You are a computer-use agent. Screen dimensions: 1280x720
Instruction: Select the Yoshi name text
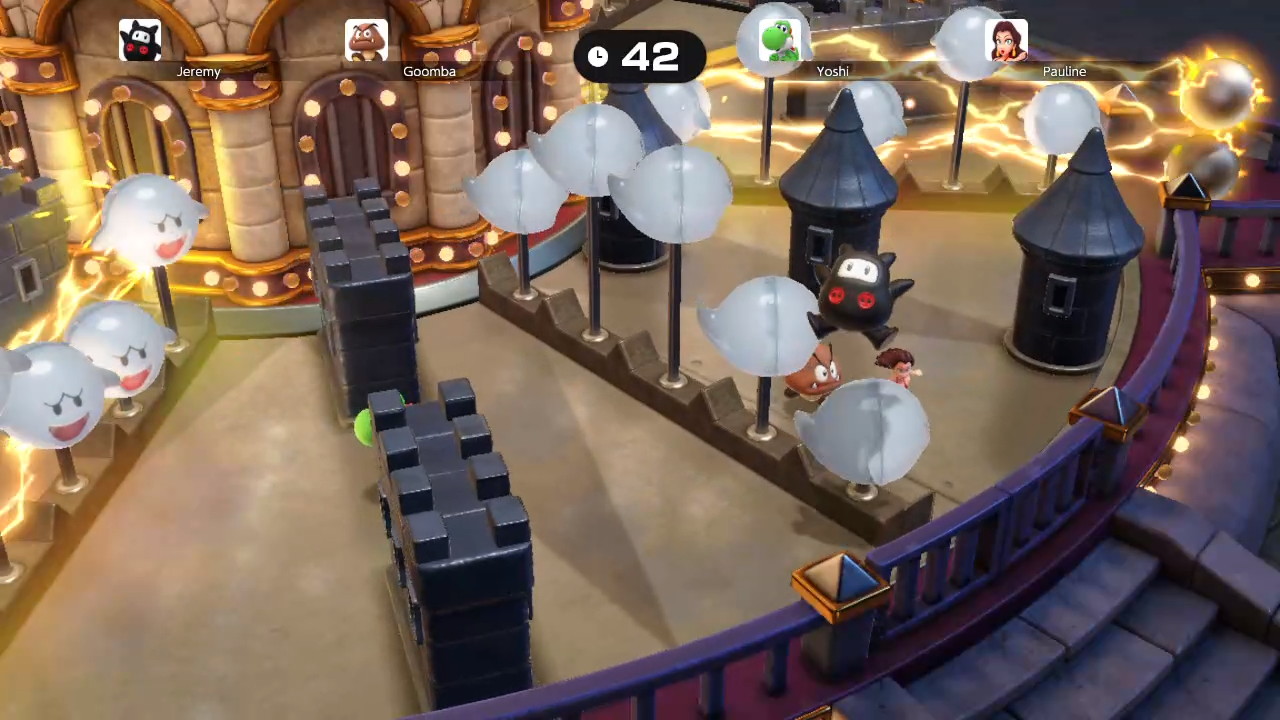pos(832,71)
